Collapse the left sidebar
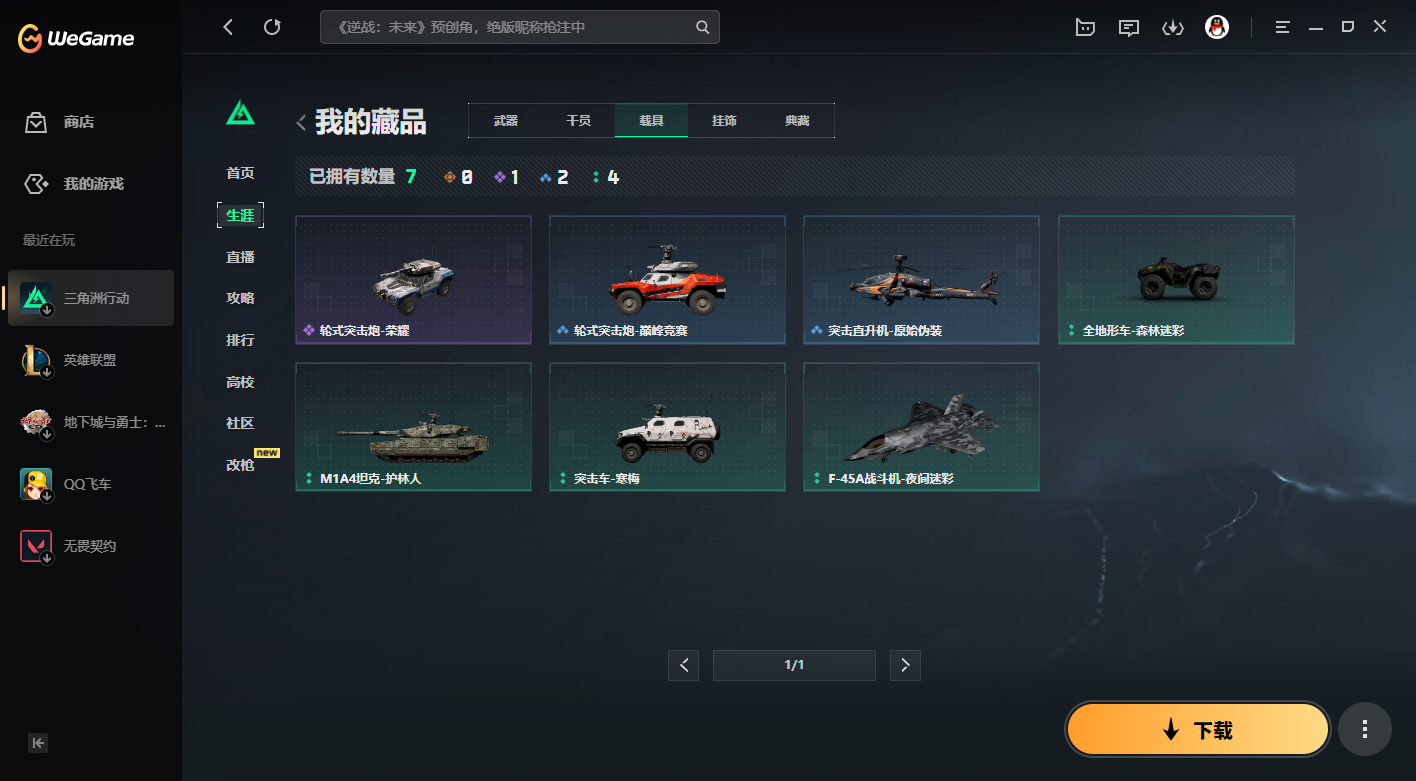 37,743
